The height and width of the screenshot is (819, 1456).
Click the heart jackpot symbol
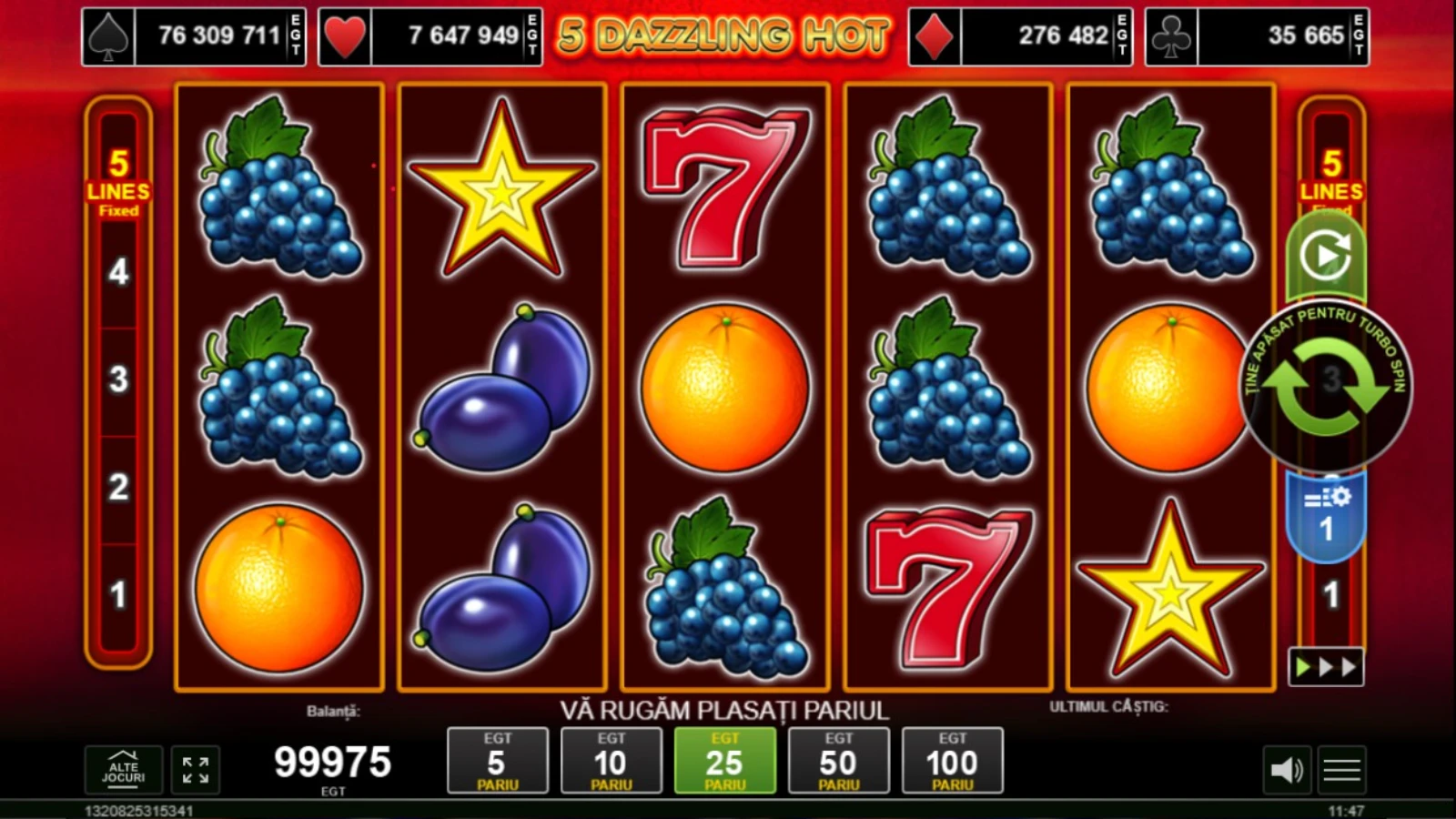[347, 35]
